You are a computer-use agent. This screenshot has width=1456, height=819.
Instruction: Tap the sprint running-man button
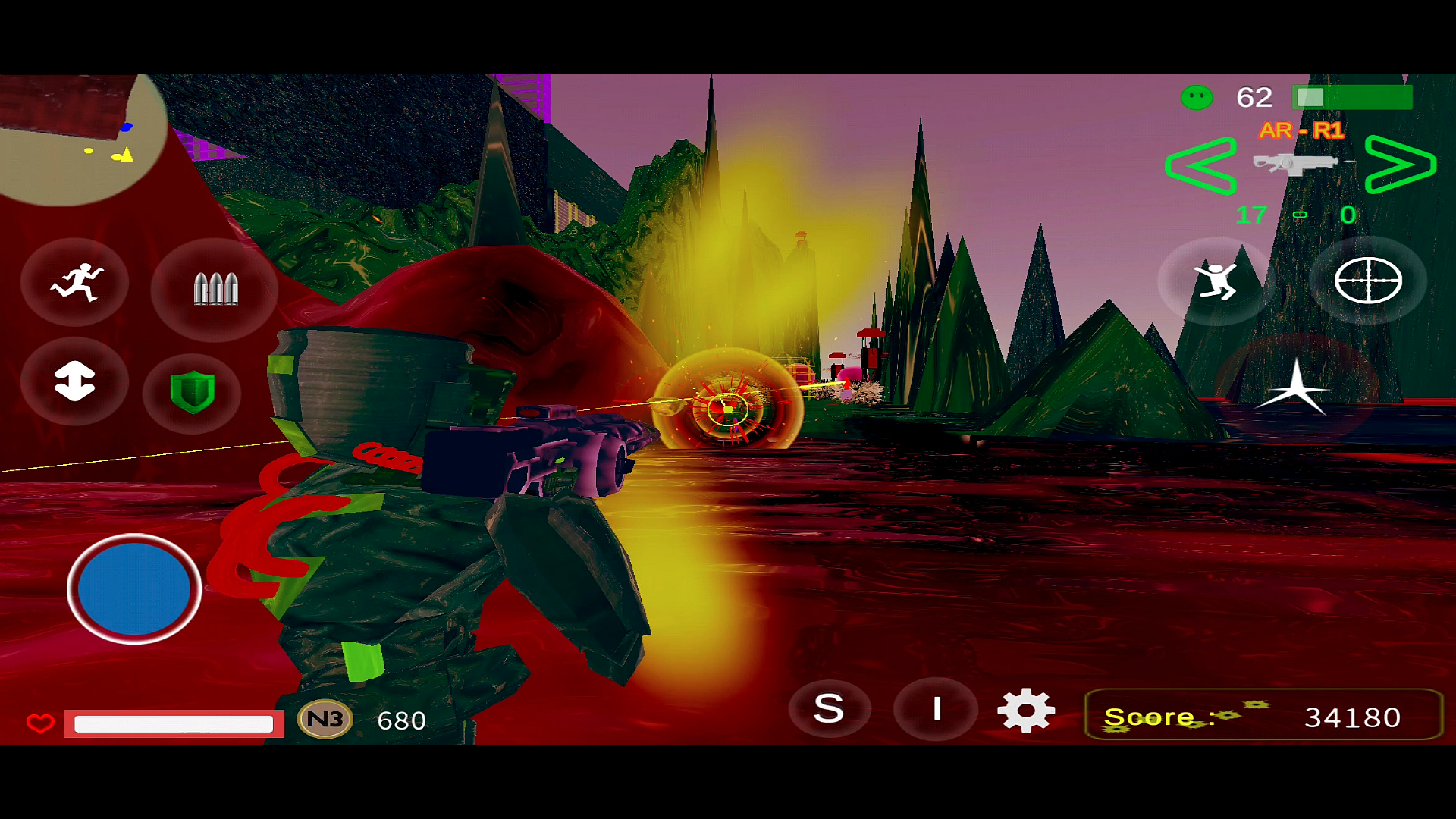76,284
